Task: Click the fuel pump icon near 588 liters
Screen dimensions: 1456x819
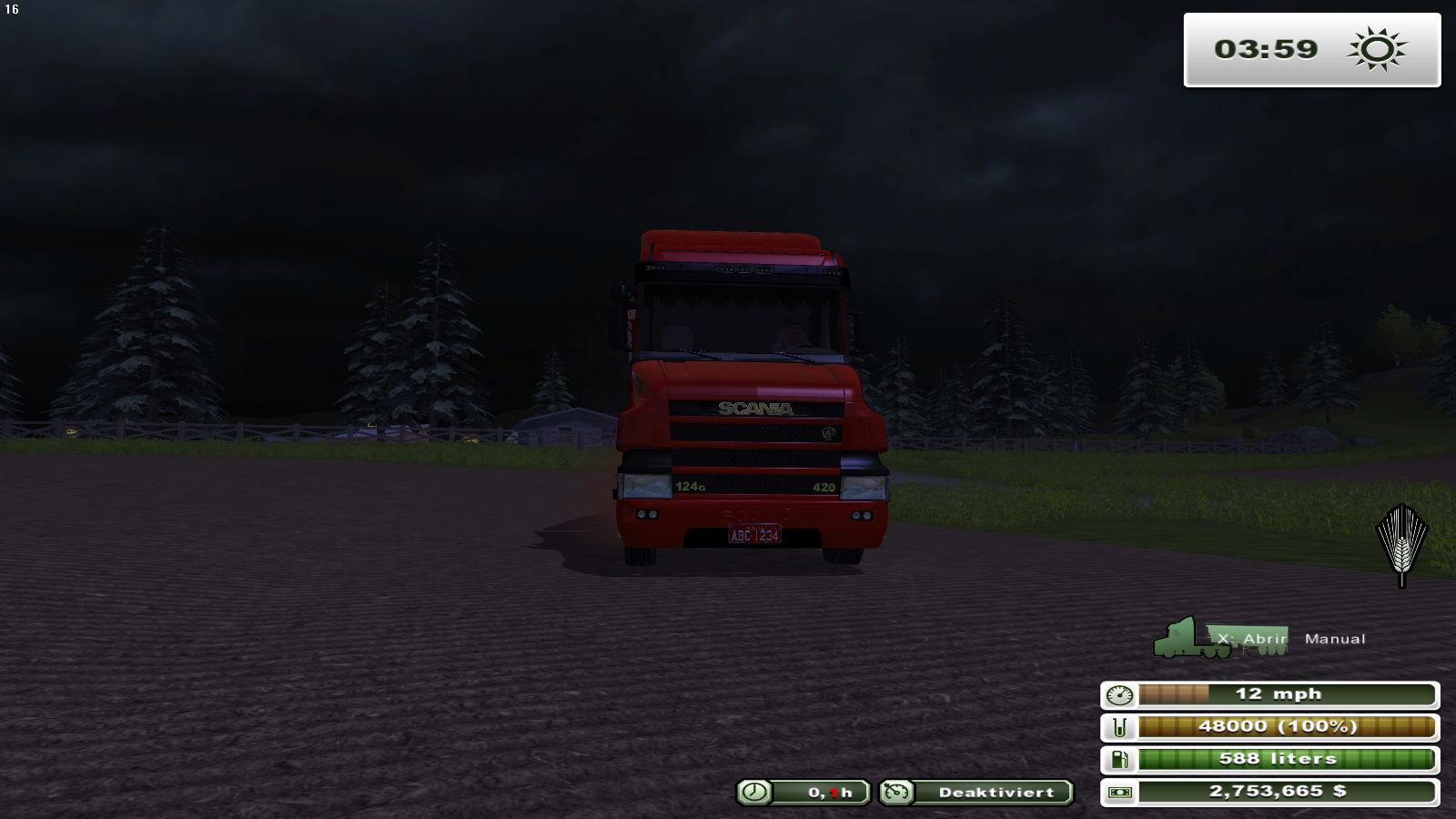Action: pyautogui.click(x=1121, y=759)
